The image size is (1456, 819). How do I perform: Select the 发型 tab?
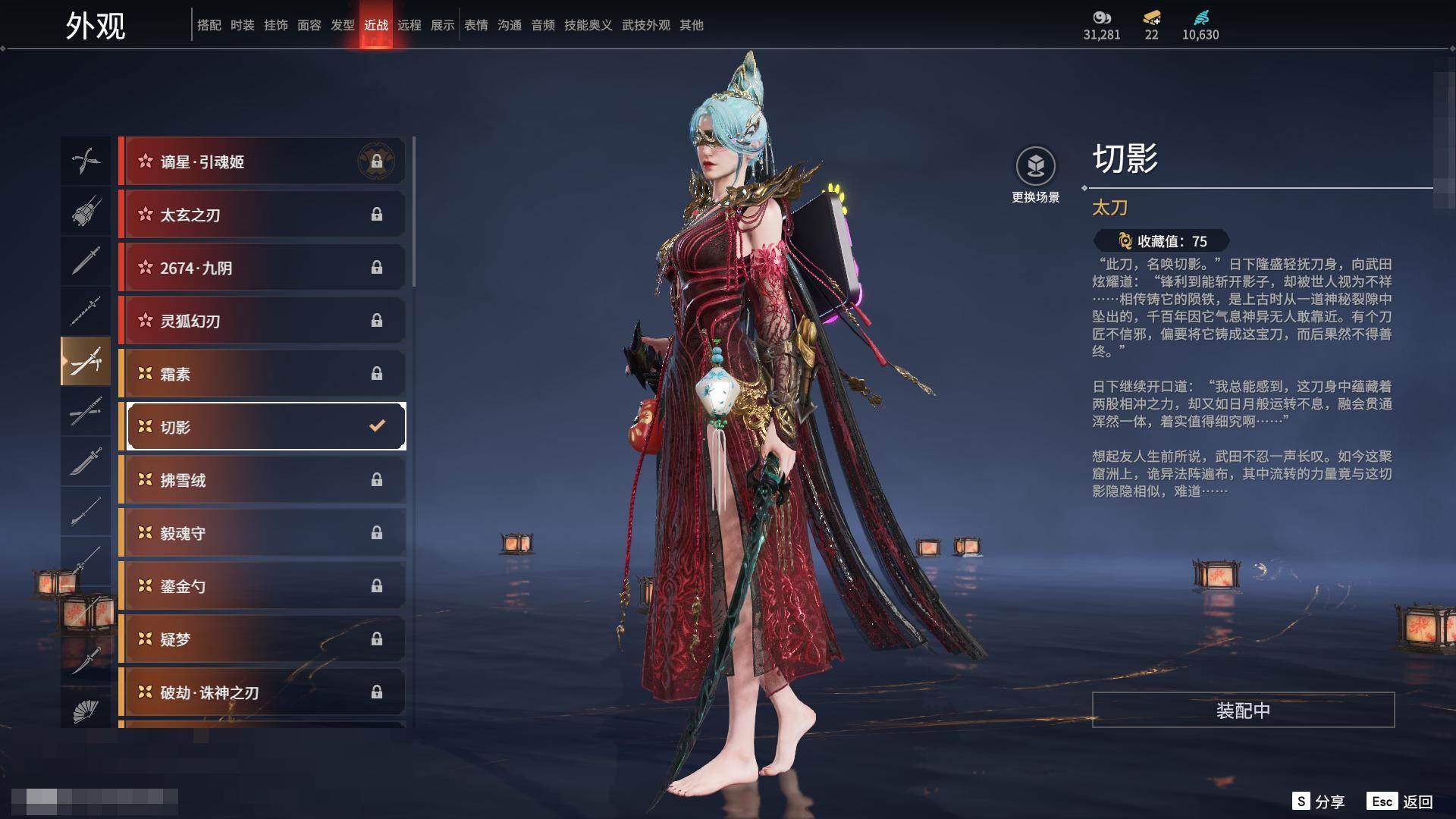pos(343,25)
